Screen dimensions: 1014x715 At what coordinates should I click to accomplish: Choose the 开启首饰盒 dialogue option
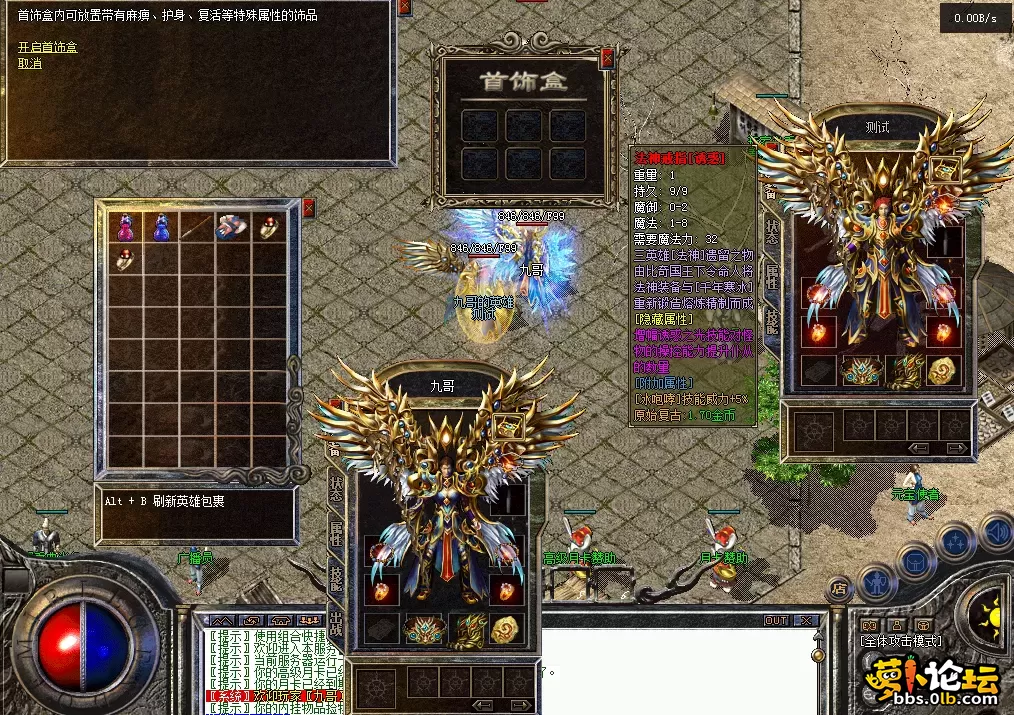pyautogui.click(x=47, y=47)
